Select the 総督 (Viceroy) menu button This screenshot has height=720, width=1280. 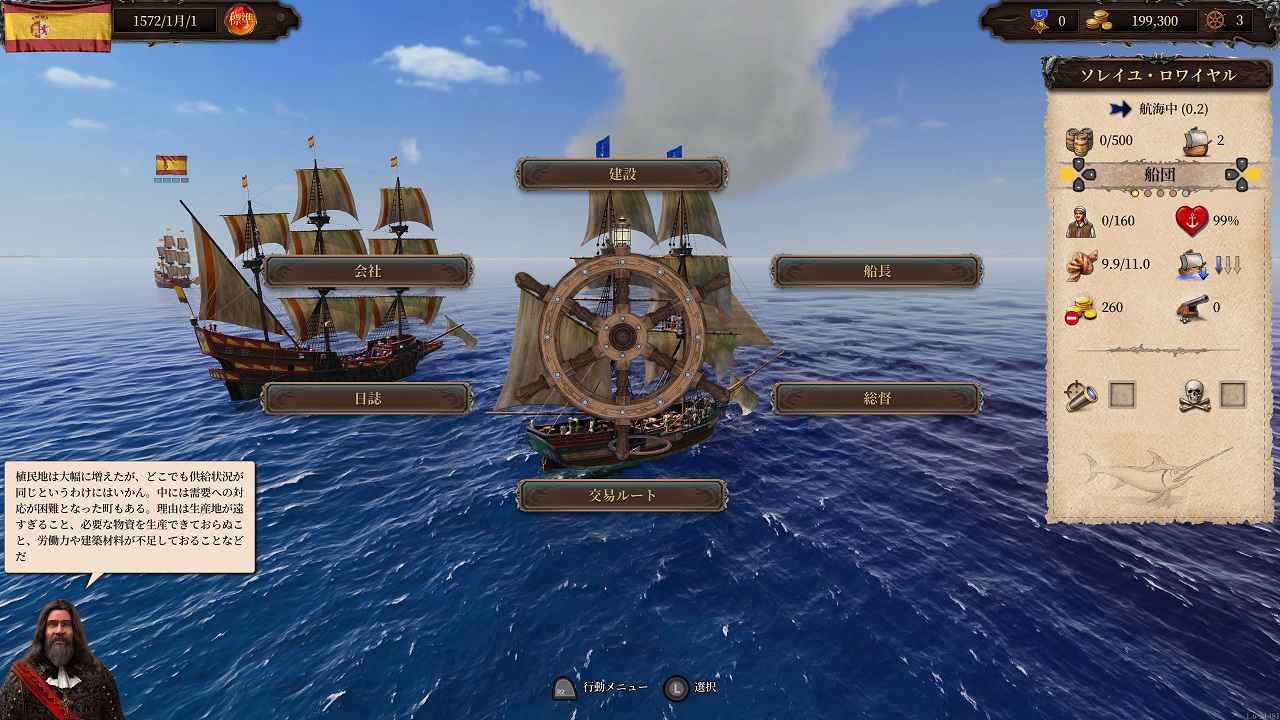[877, 398]
